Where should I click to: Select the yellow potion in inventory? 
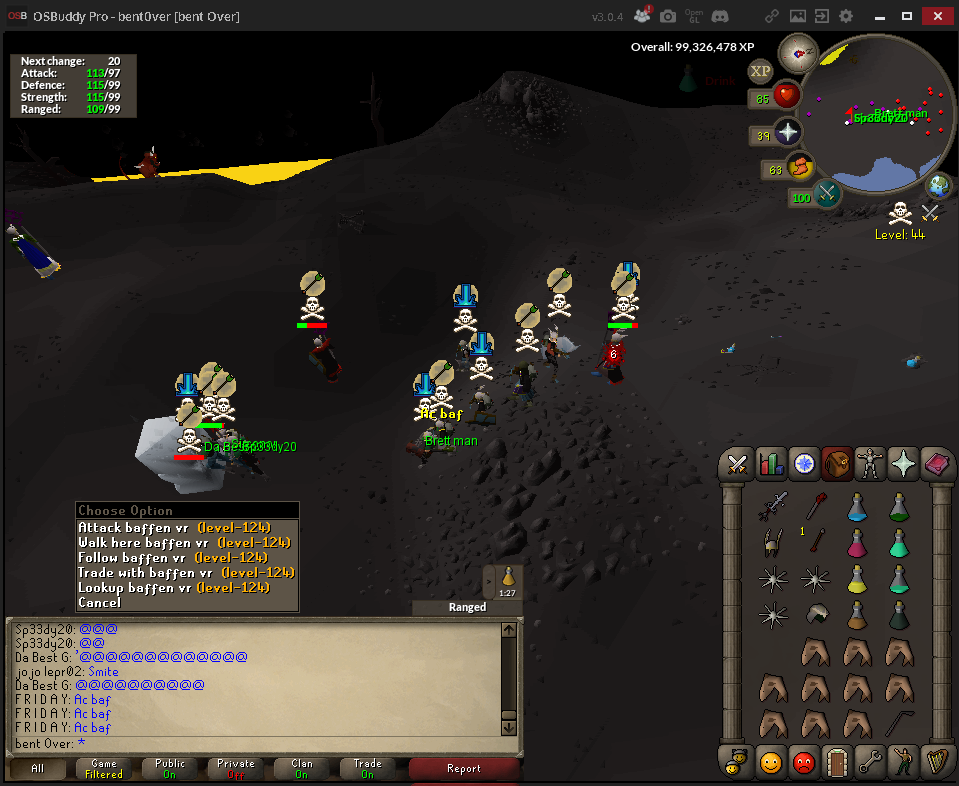[x=857, y=577]
